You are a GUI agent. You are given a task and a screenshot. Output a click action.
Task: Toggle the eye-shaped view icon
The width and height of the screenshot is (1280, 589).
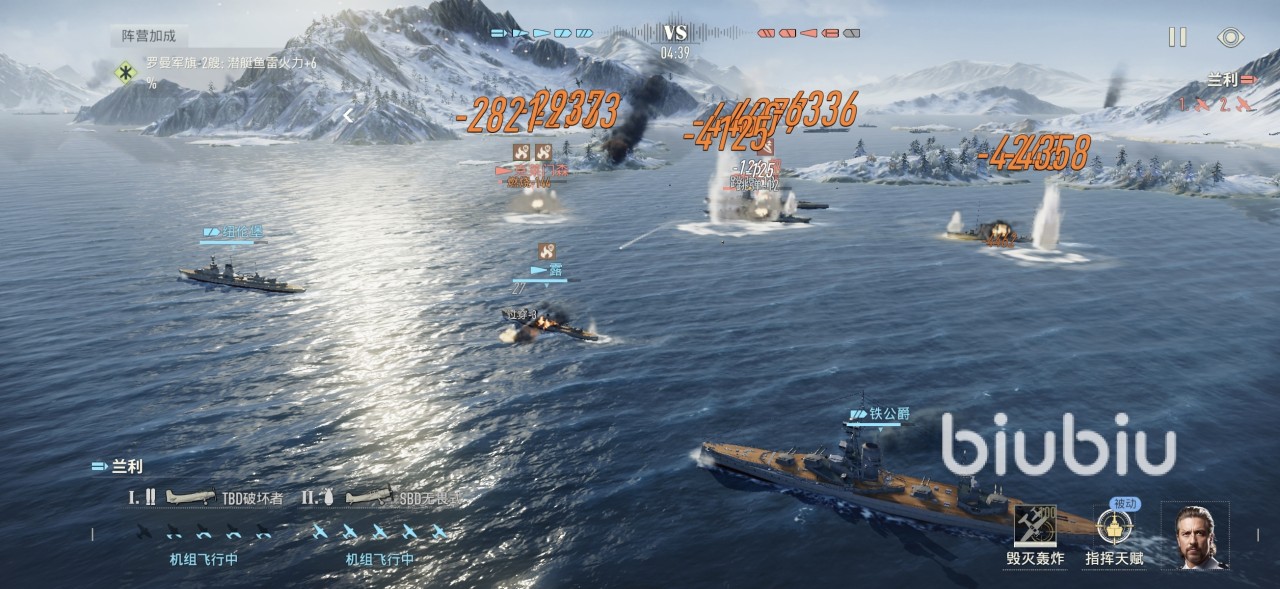(x=1230, y=37)
